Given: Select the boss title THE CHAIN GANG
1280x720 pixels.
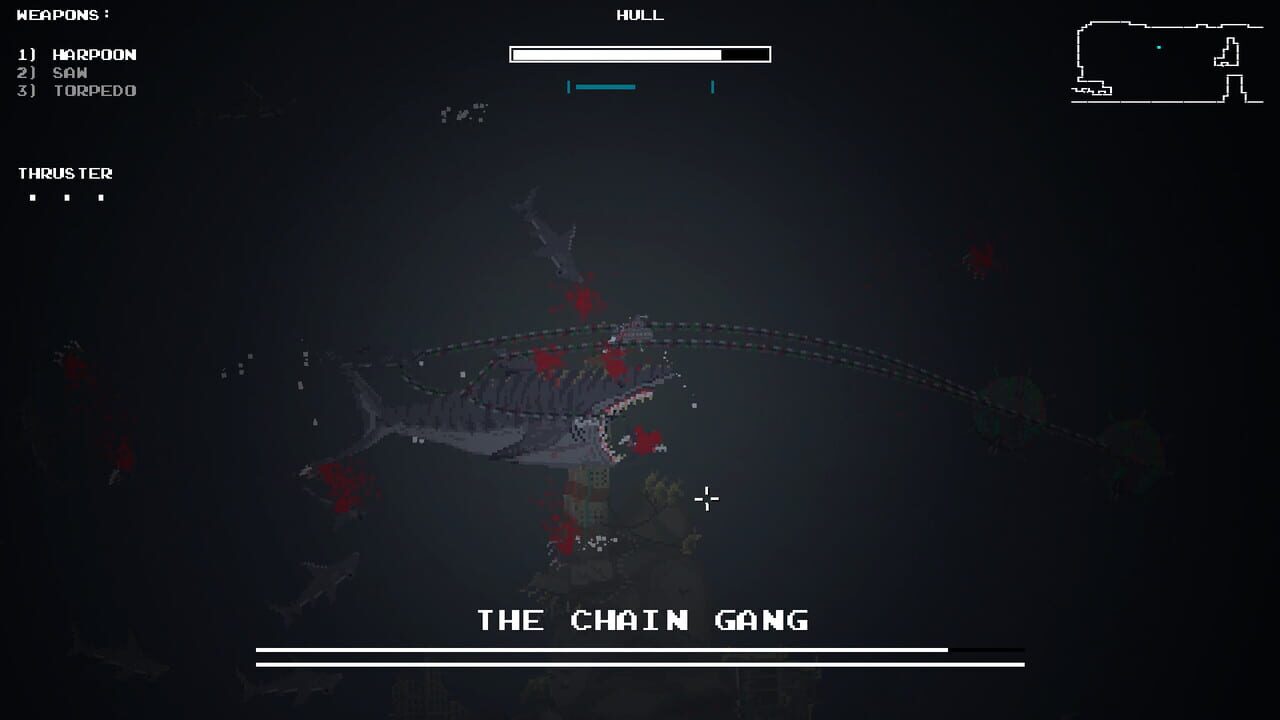Looking at the screenshot, I should (642, 620).
